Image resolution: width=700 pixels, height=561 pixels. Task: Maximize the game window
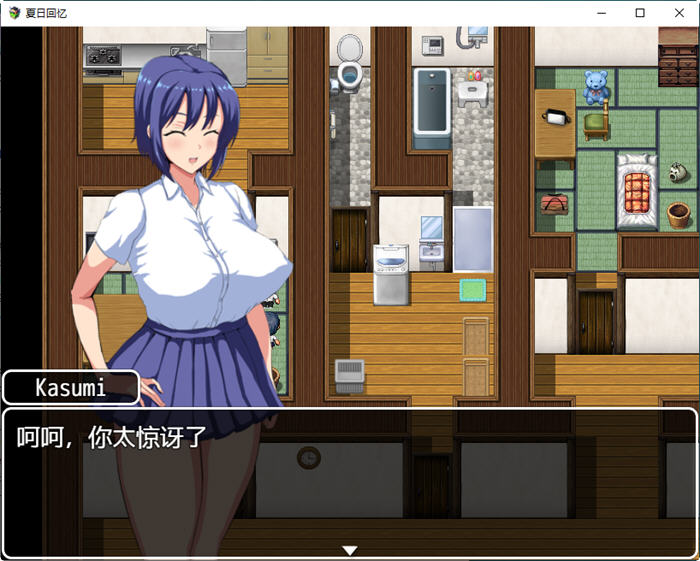click(640, 13)
